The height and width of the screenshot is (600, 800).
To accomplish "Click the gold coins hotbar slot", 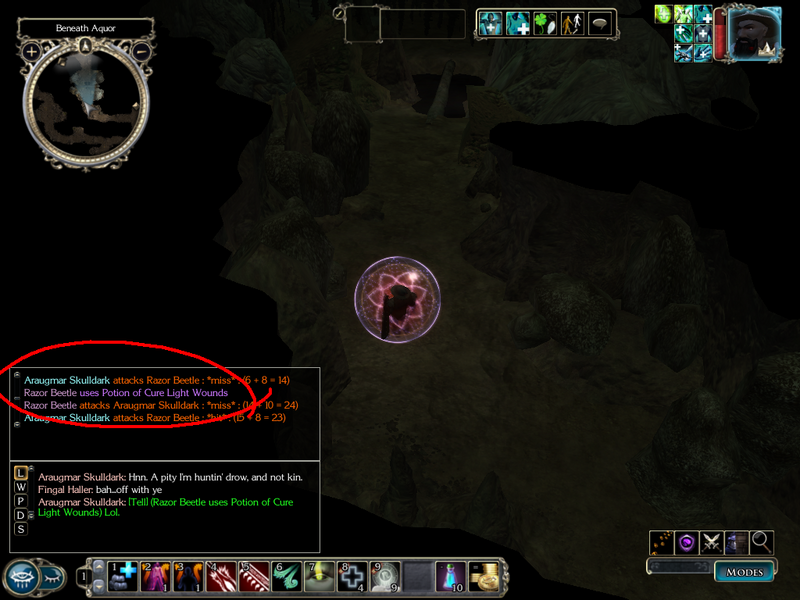I will pyautogui.click(x=484, y=575).
